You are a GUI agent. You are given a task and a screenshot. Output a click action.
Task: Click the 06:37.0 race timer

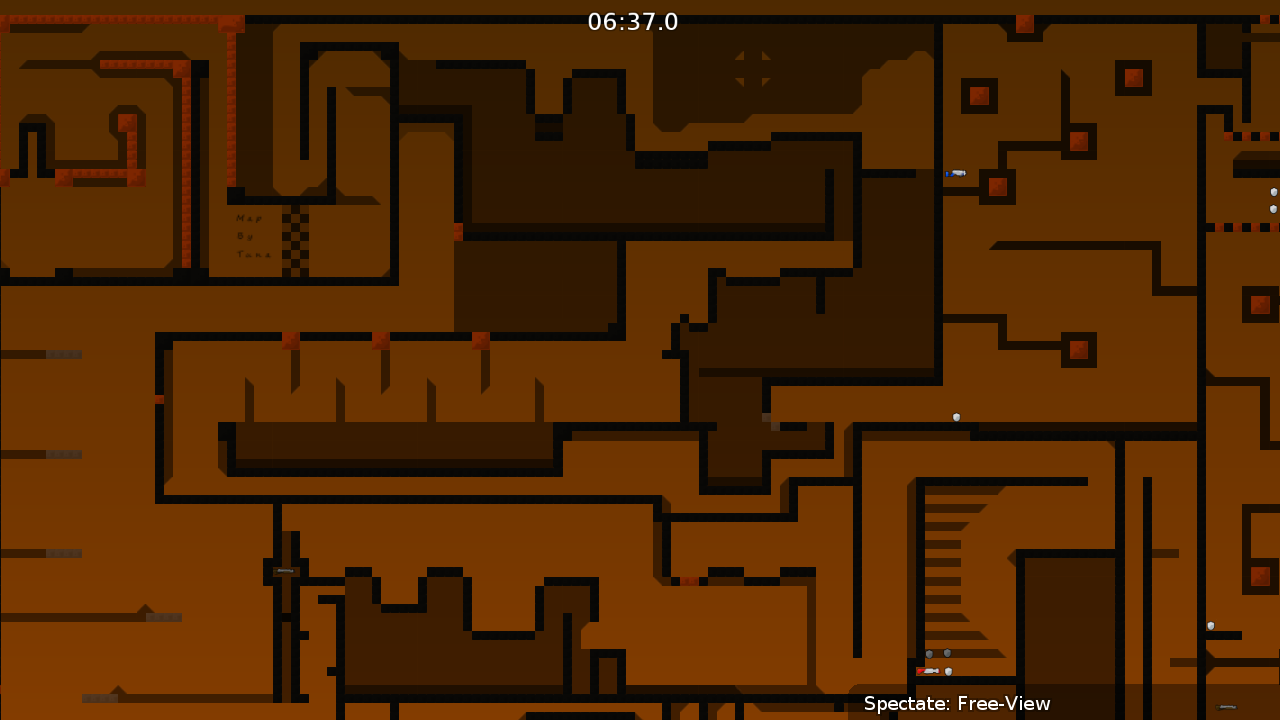[x=633, y=22]
